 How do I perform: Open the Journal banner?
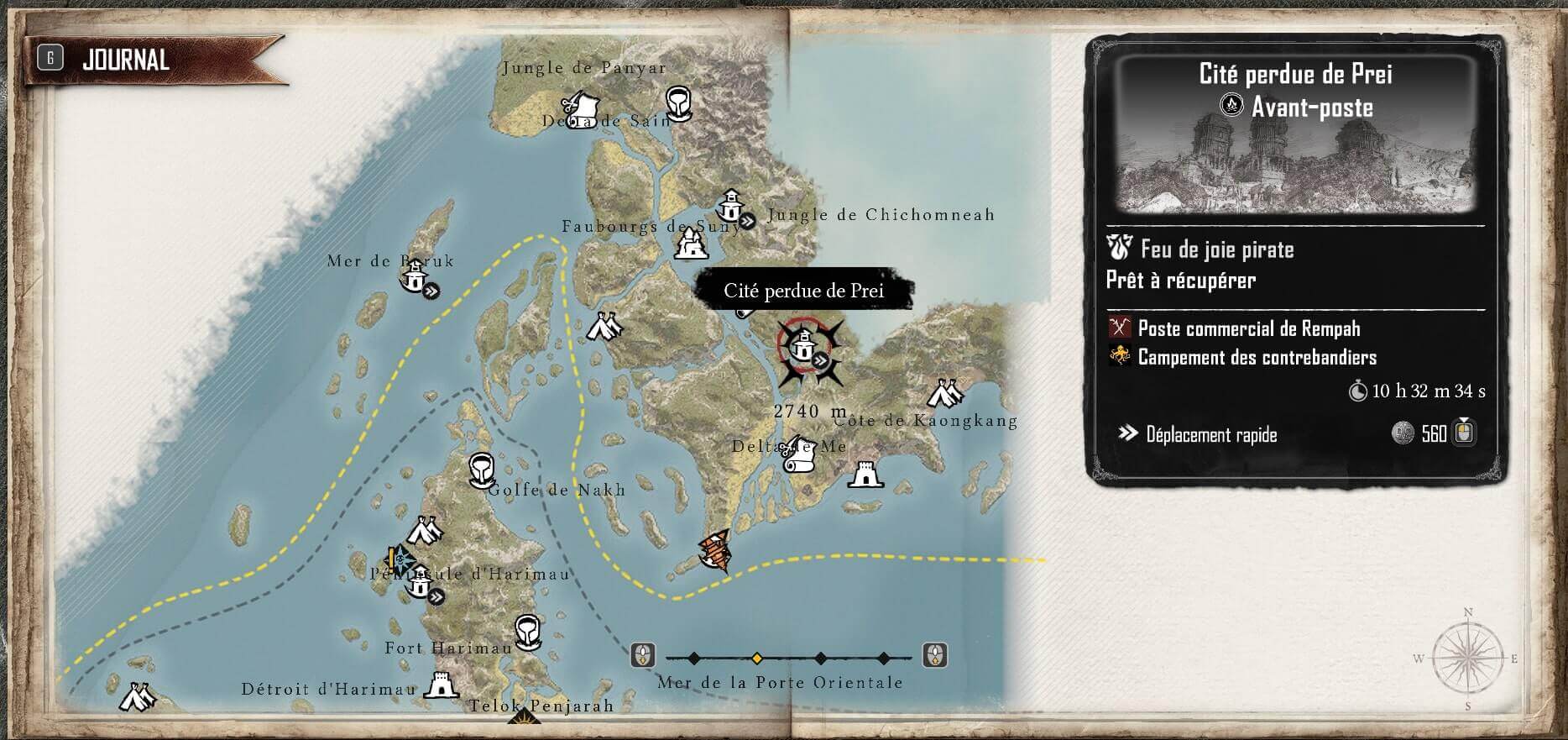[x=126, y=60]
